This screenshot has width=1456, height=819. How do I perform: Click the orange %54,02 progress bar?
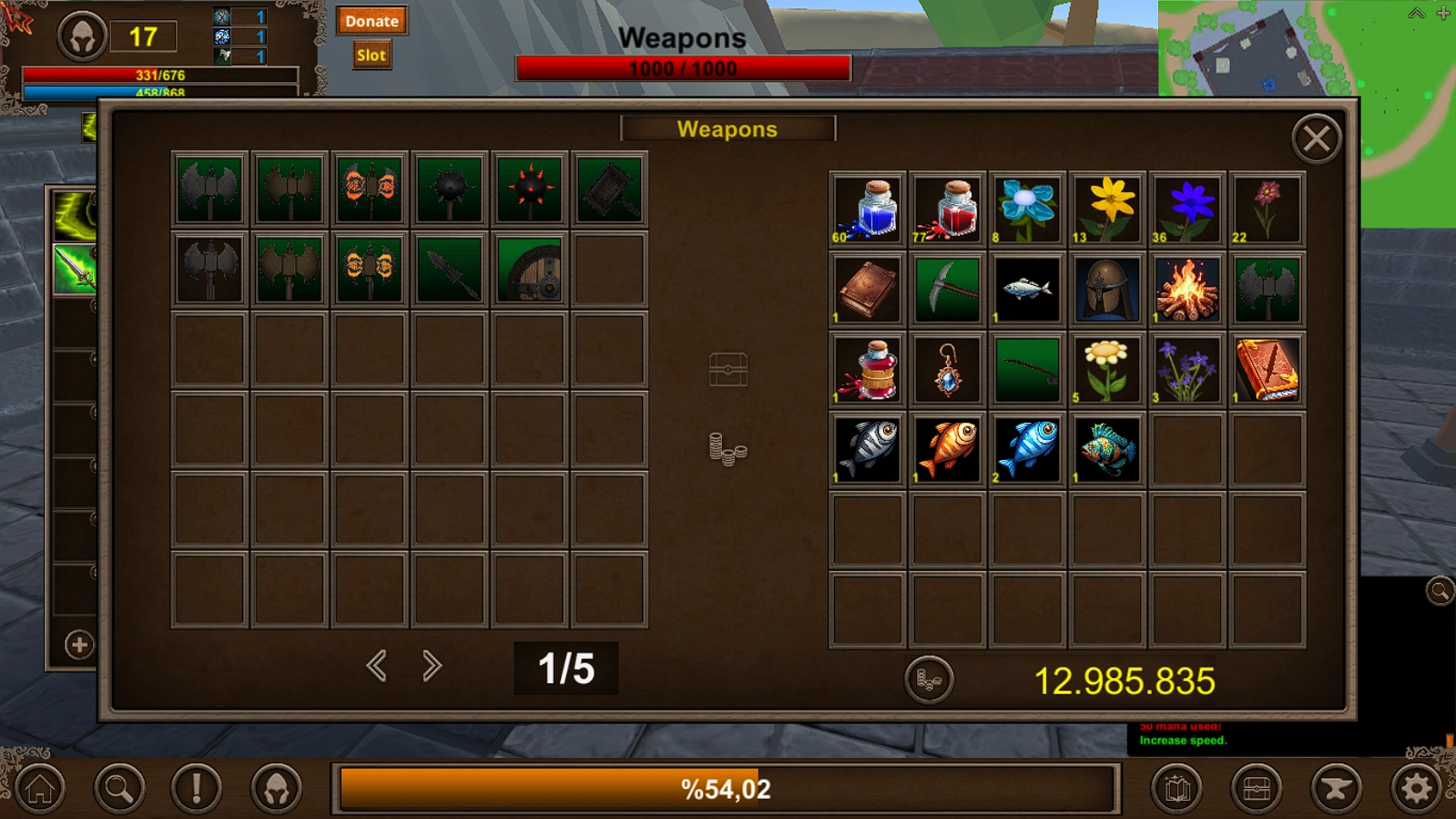725,789
